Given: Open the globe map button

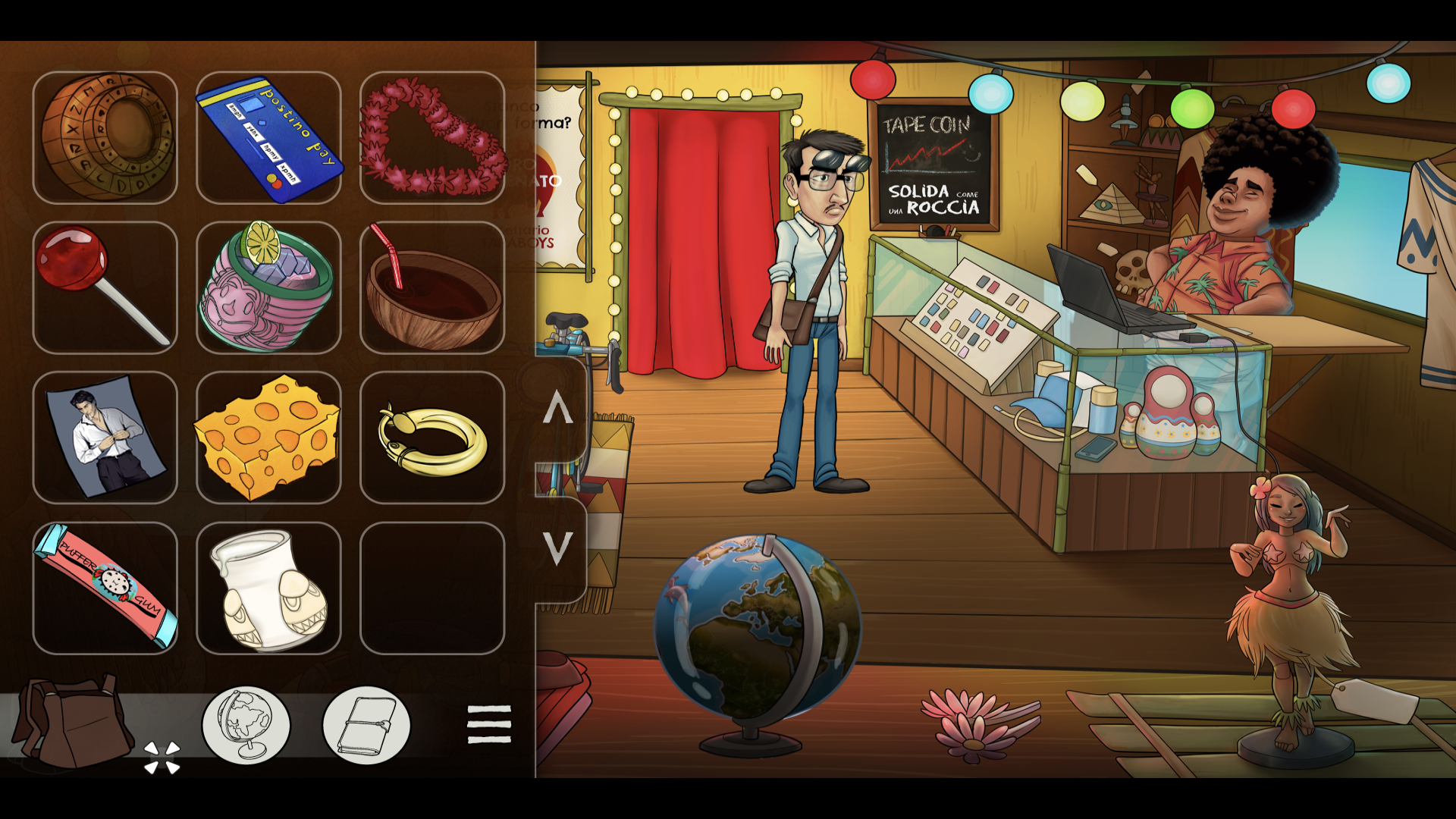Looking at the screenshot, I should pyautogui.click(x=246, y=725).
